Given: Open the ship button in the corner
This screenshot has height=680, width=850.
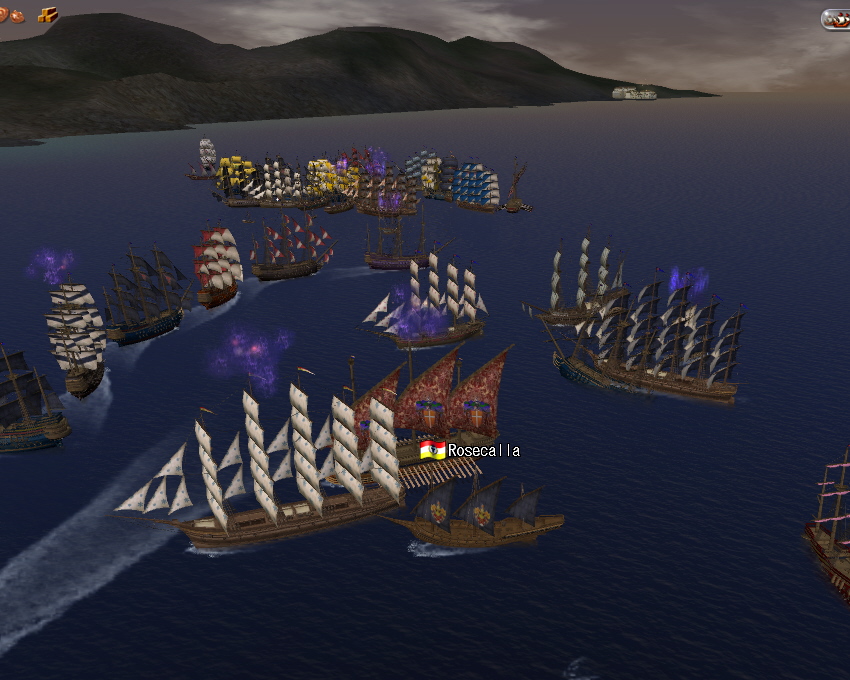Looking at the screenshot, I should point(836,19).
